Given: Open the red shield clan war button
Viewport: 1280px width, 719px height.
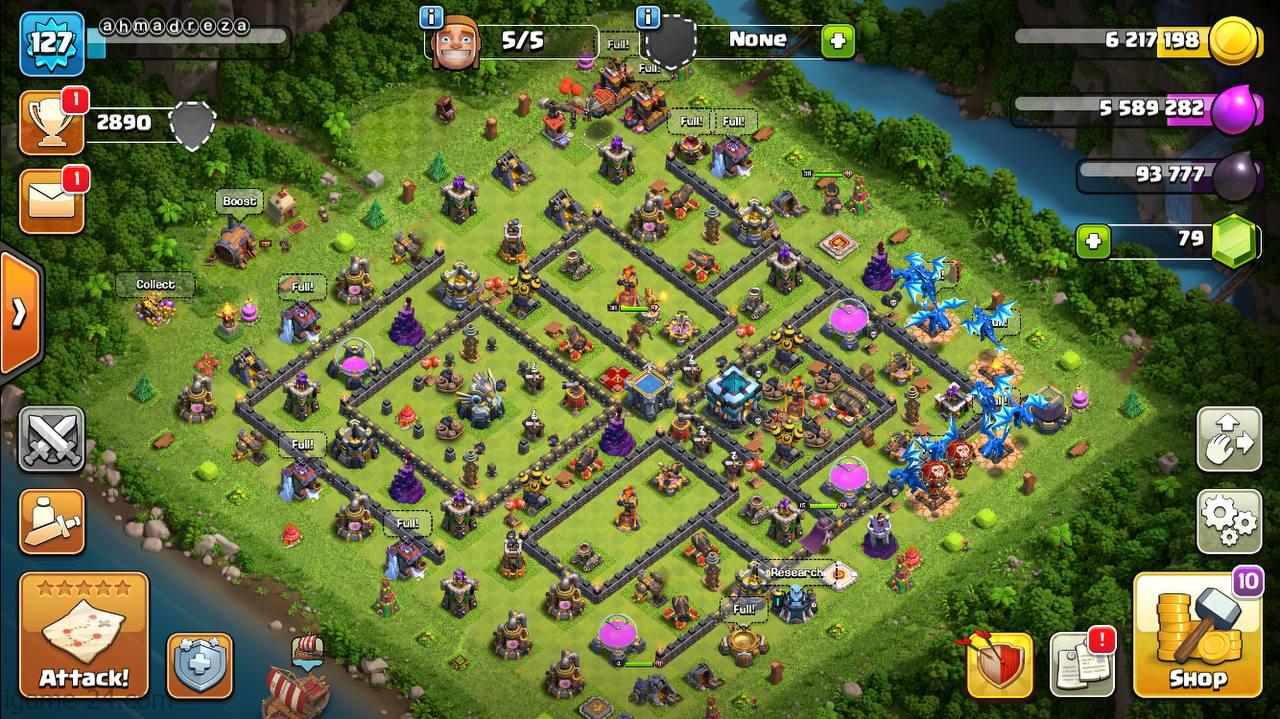Looking at the screenshot, I should click(x=999, y=665).
